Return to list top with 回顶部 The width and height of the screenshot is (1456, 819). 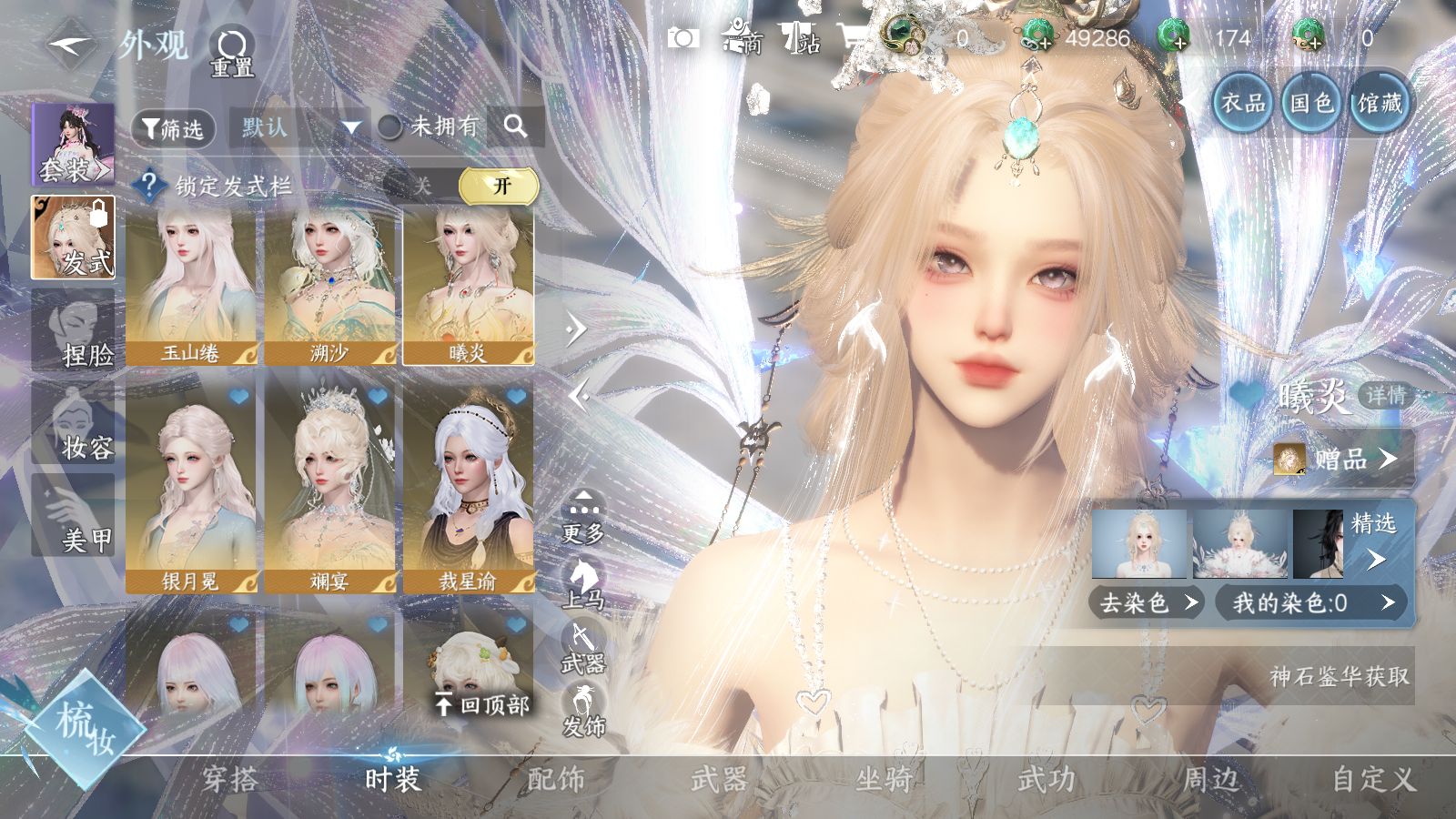tap(482, 703)
